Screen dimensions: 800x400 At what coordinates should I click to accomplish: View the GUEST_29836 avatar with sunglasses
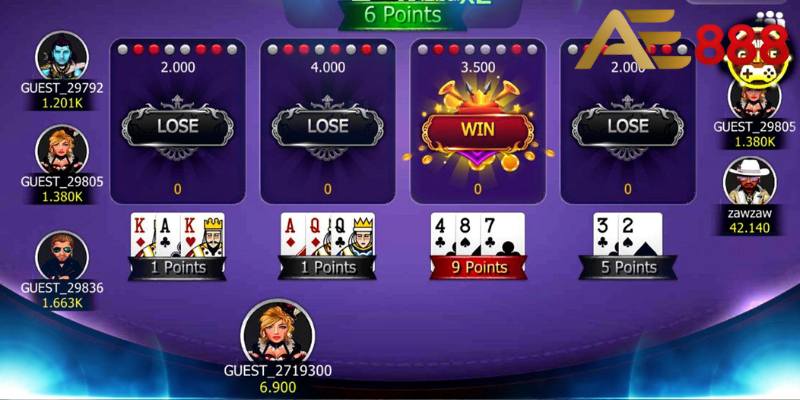62,257
